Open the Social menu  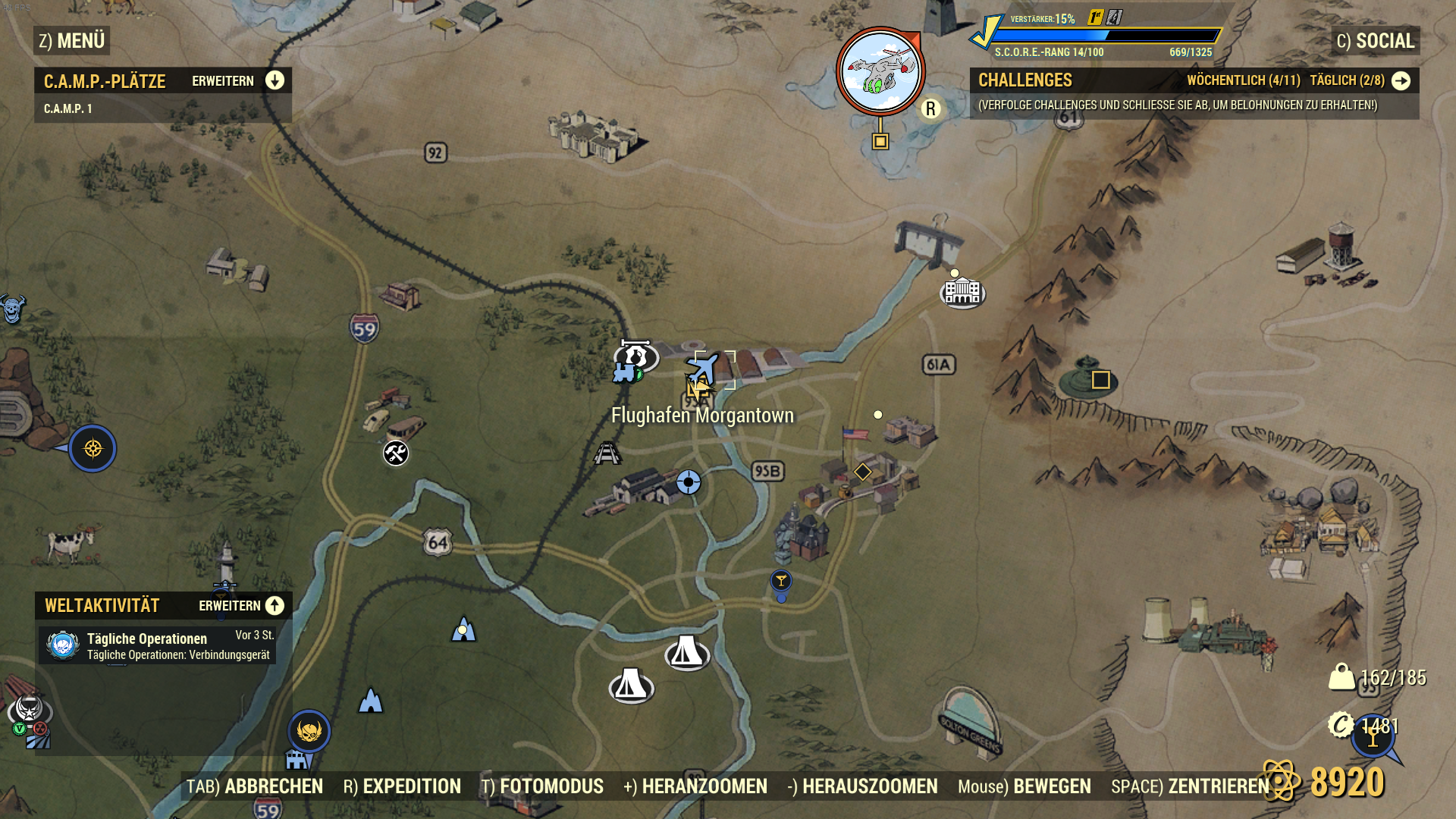[1376, 41]
